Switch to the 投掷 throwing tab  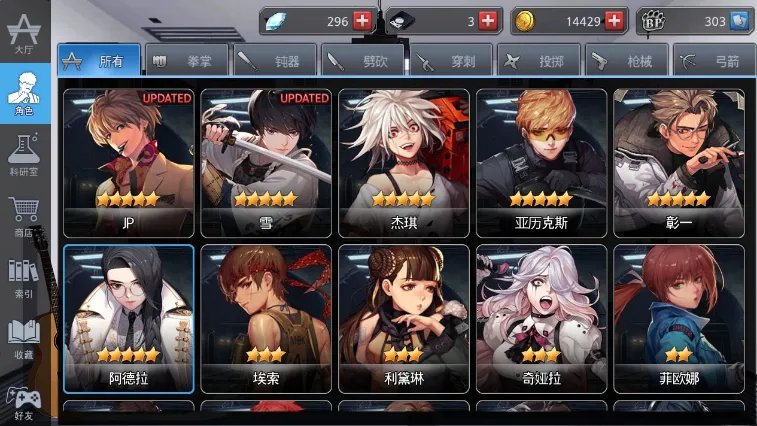point(538,61)
